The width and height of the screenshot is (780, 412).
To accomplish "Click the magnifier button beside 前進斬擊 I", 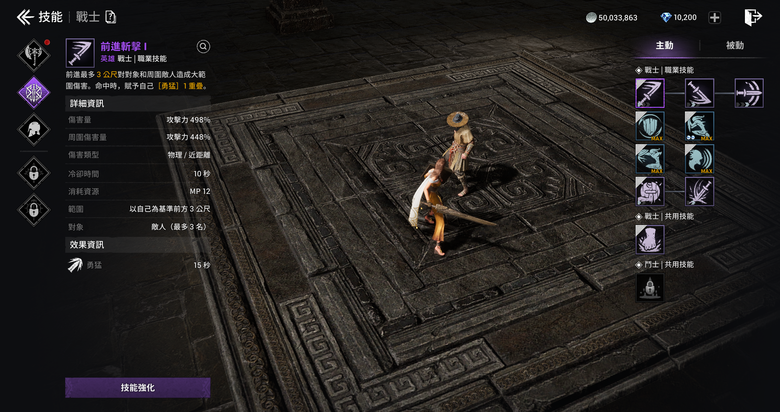I will click(x=204, y=46).
